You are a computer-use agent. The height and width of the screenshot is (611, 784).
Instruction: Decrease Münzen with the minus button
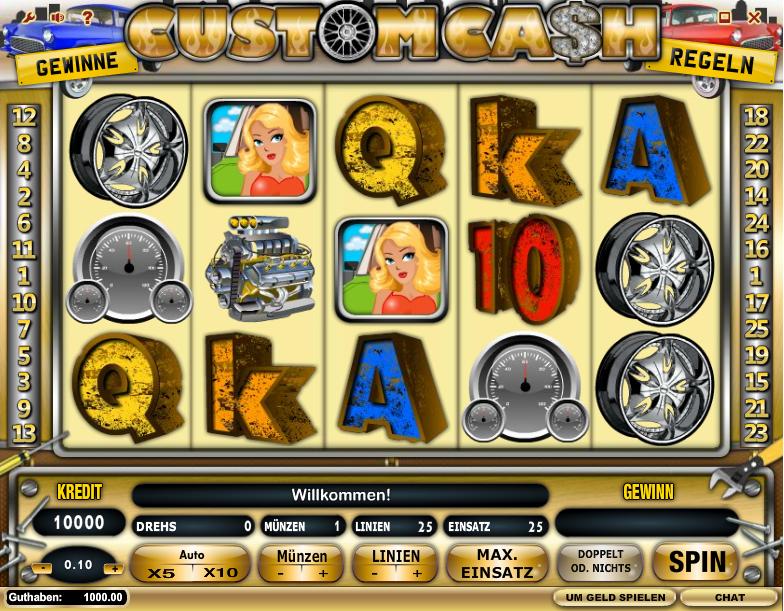(x=281, y=574)
